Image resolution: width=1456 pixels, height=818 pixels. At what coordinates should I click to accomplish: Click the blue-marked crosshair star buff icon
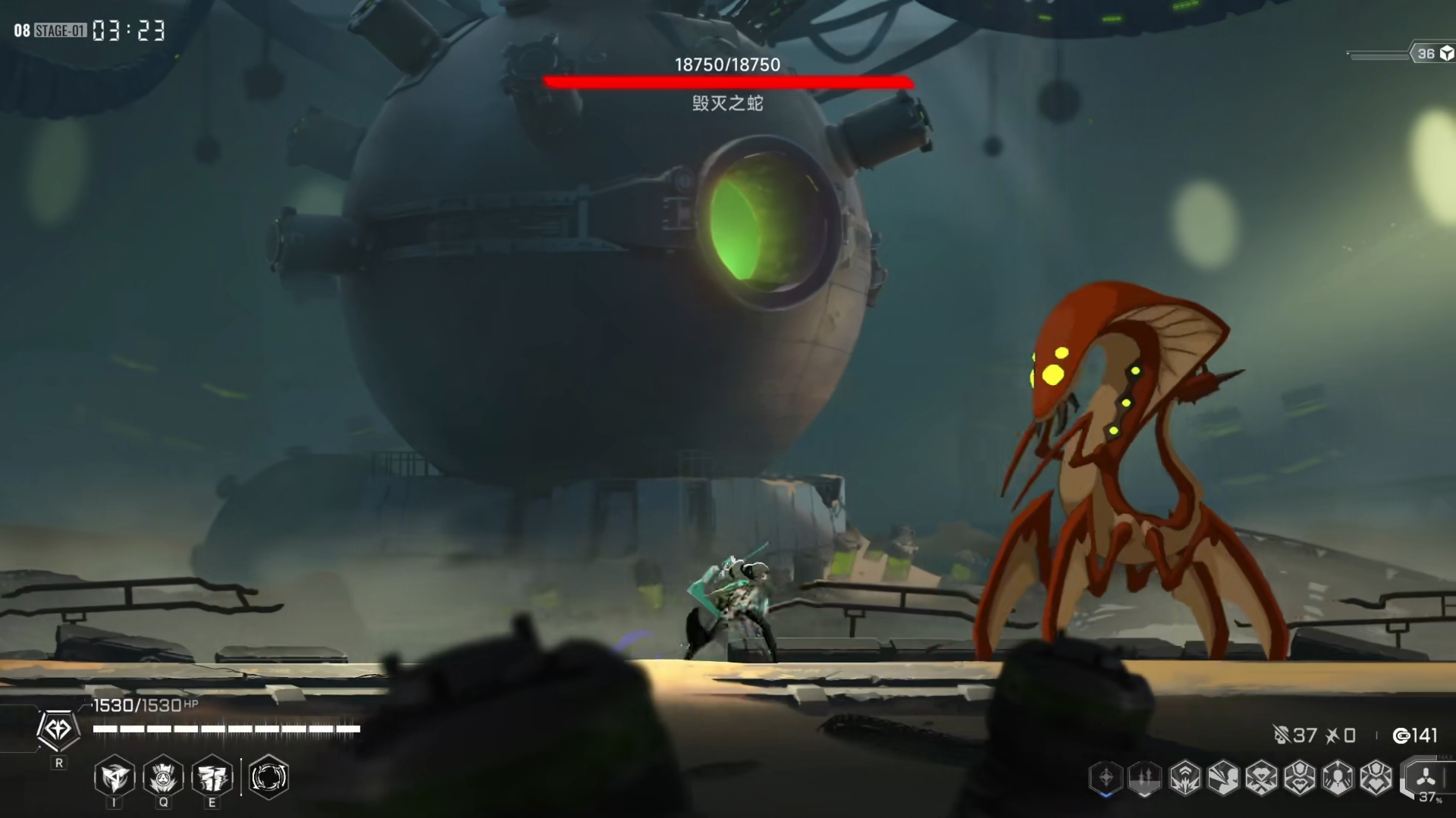1106,778
